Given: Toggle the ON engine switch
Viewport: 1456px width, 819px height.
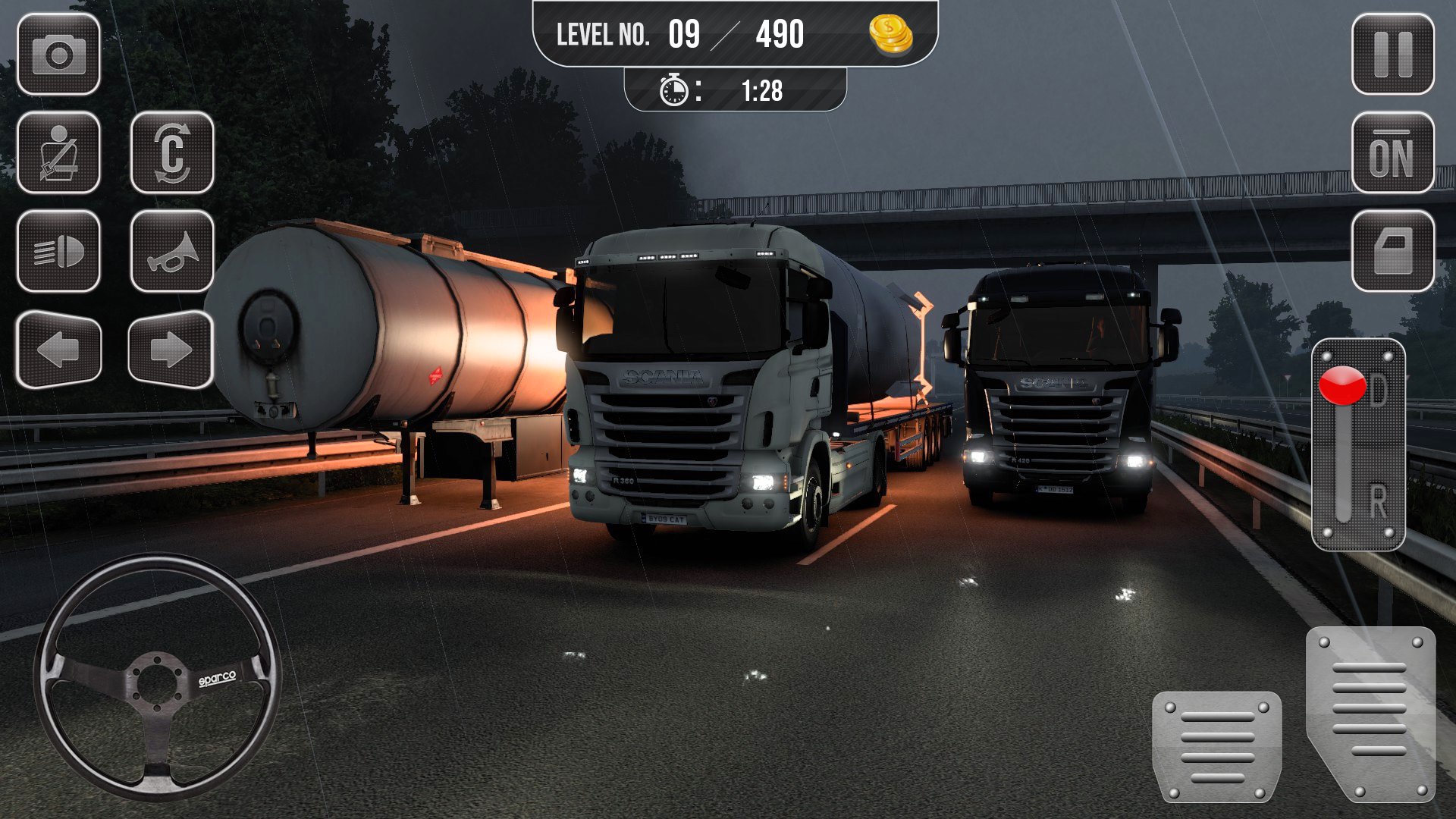Looking at the screenshot, I should [x=1392, y=152].
